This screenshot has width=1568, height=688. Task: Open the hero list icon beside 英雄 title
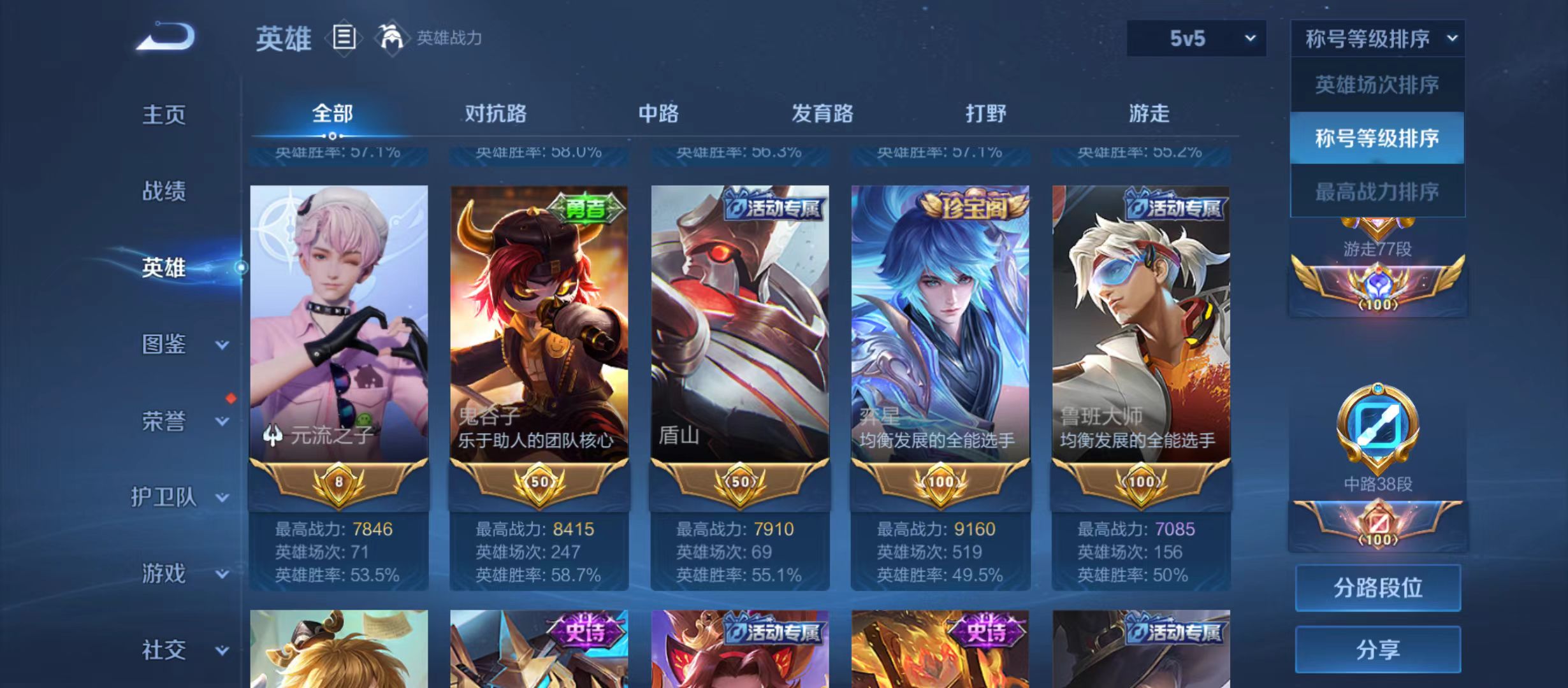coord(344,38)
